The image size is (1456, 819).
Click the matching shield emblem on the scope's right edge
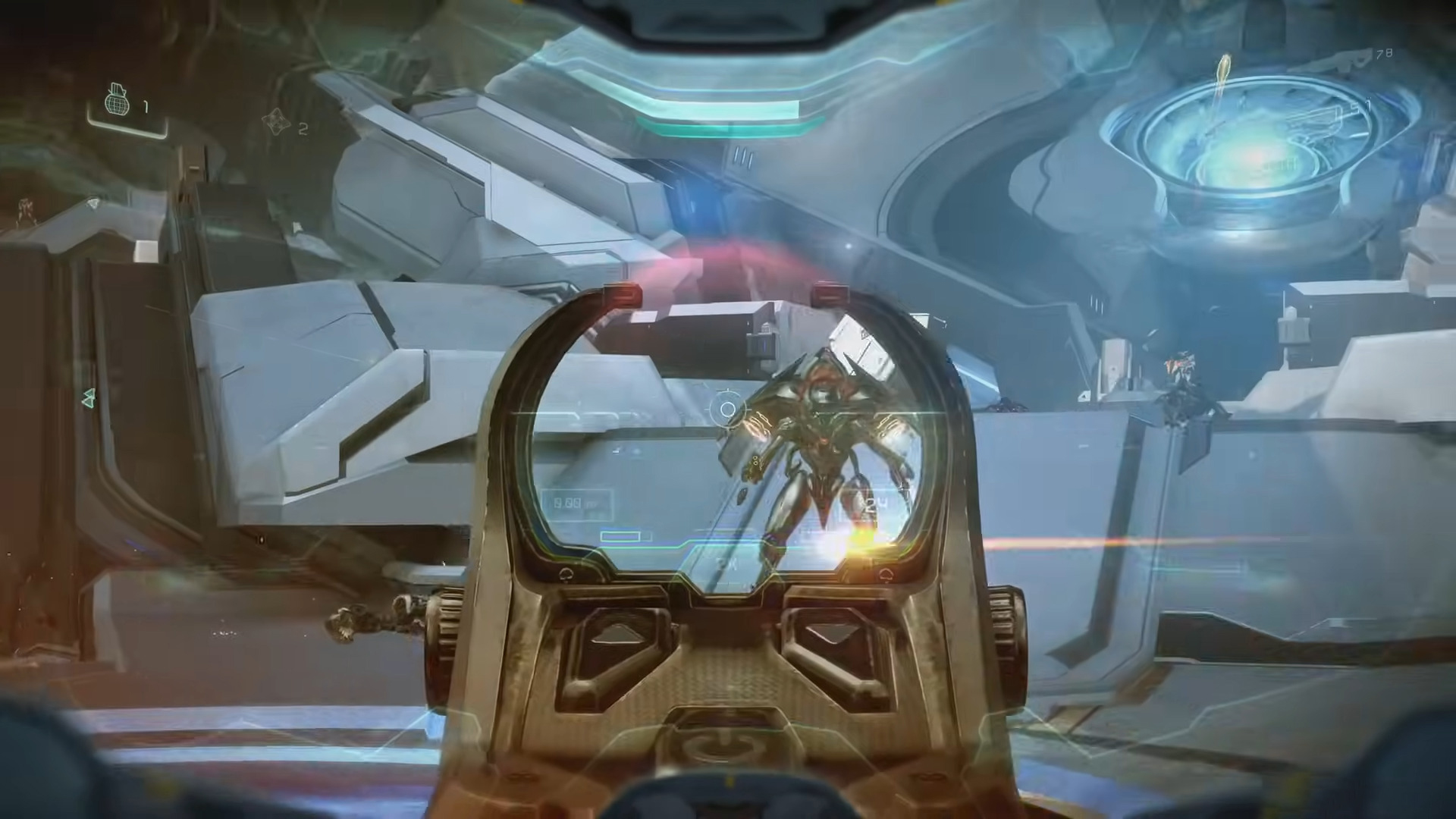[887, 573]
